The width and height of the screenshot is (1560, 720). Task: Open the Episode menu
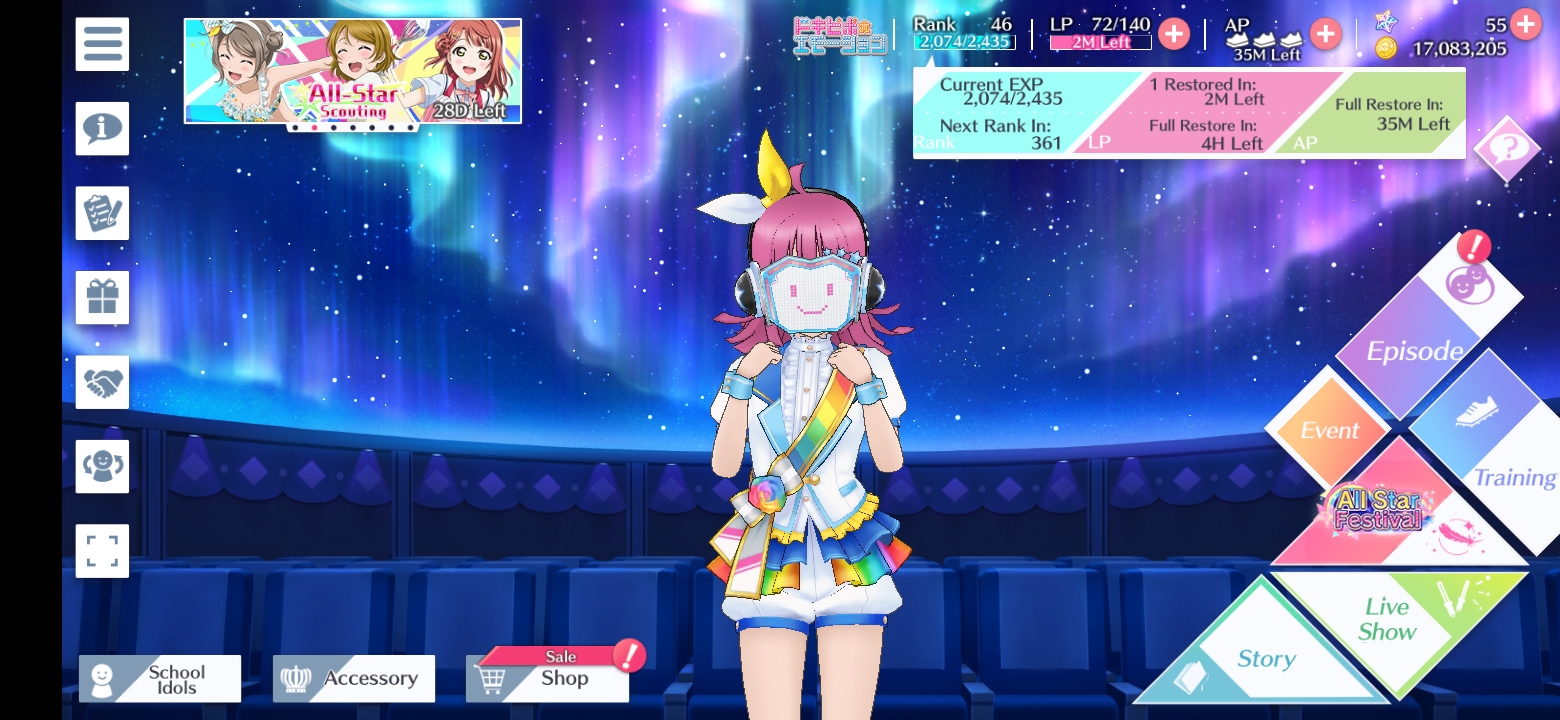pos(1418,340)
